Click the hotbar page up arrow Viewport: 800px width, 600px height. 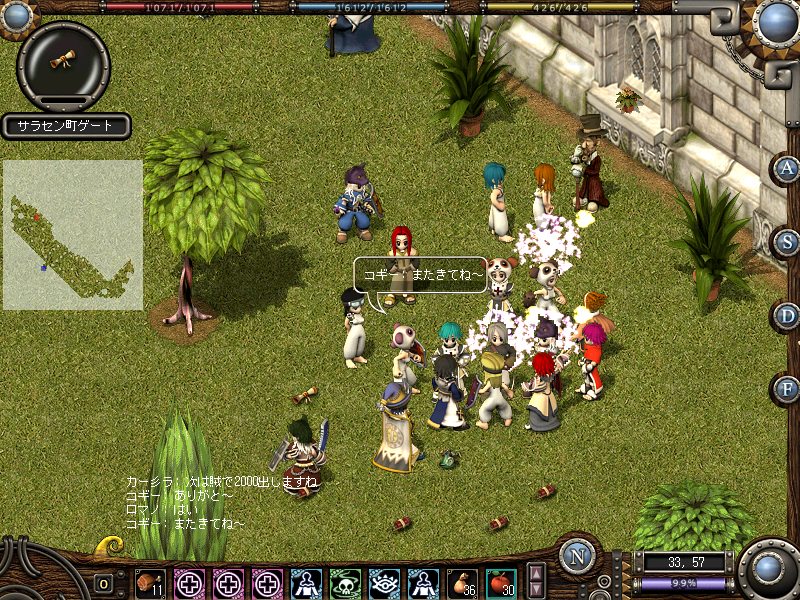(536, 573)
